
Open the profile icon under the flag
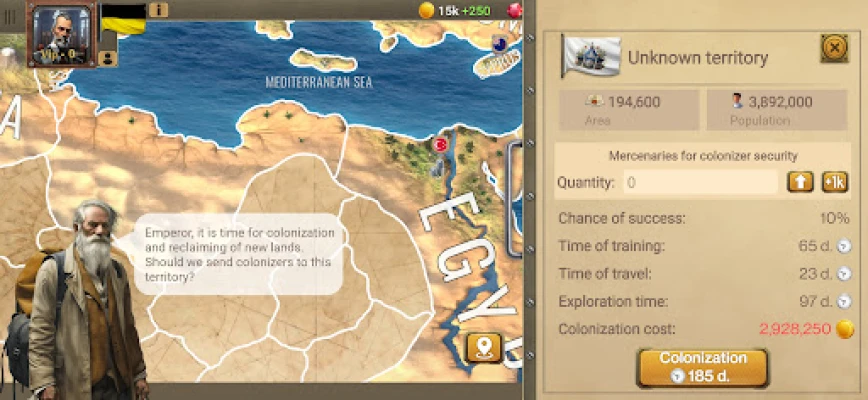coord(108,57)
